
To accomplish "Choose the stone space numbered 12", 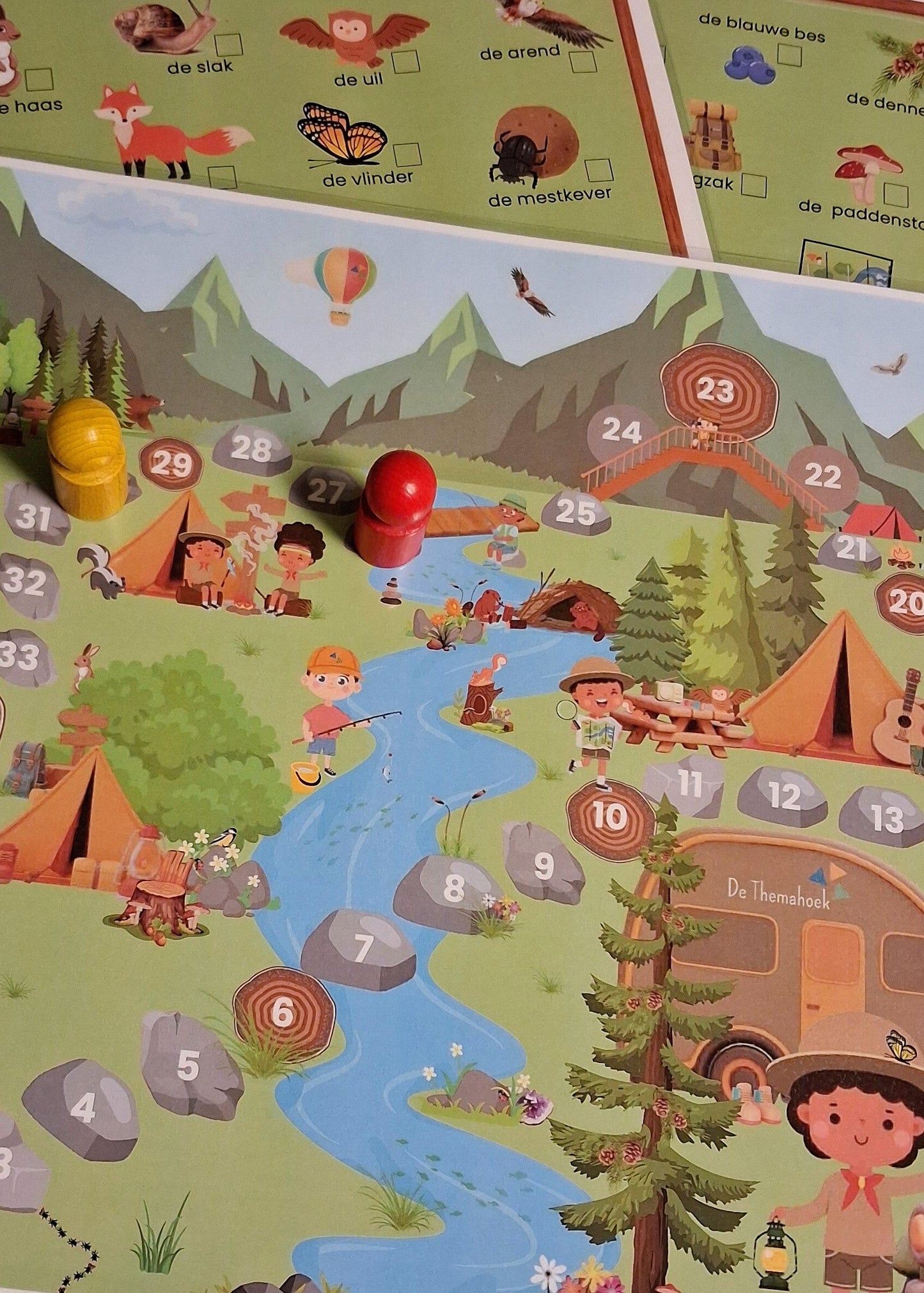I will [783, 797].
